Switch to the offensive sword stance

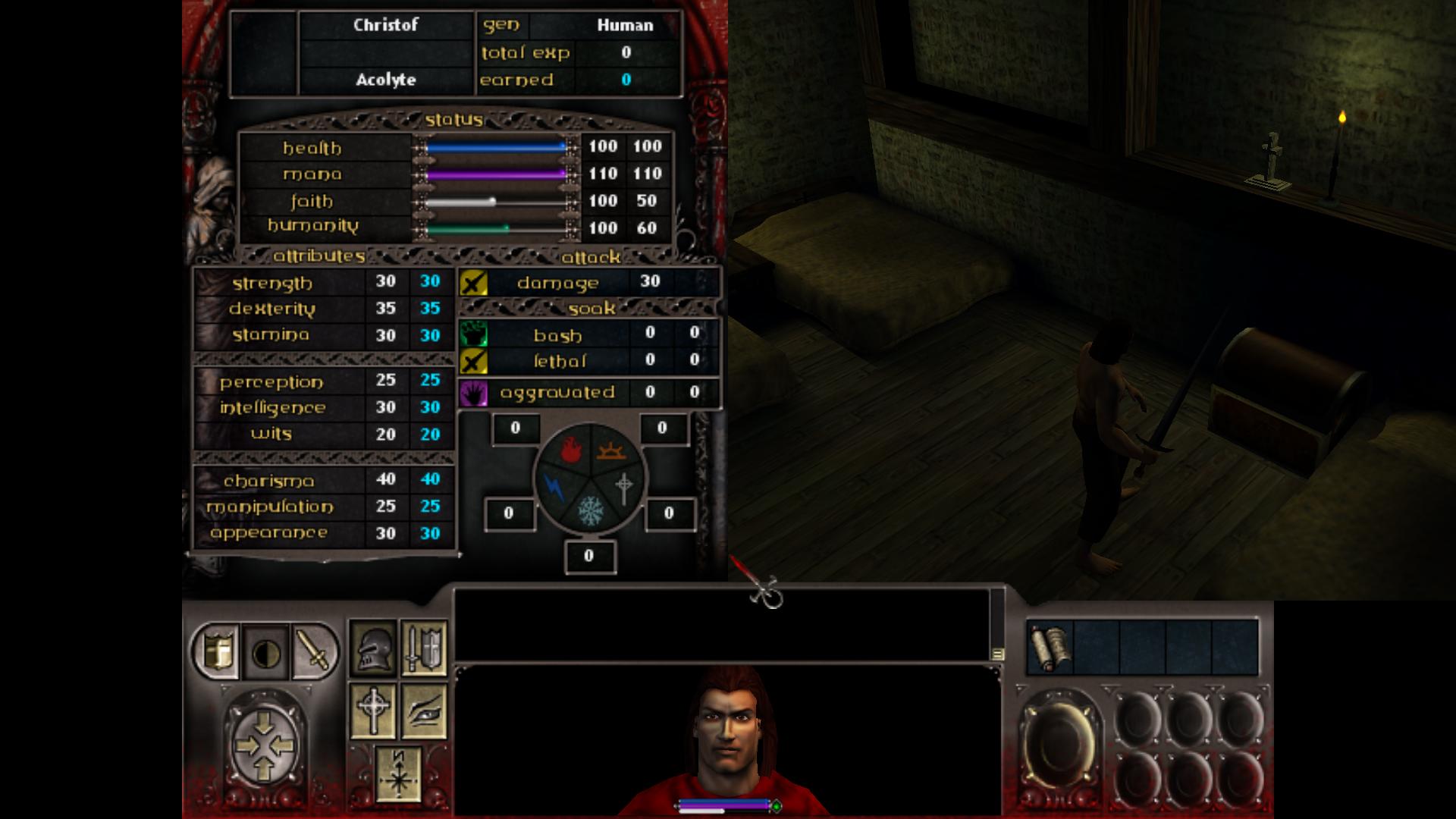point(314,651)
